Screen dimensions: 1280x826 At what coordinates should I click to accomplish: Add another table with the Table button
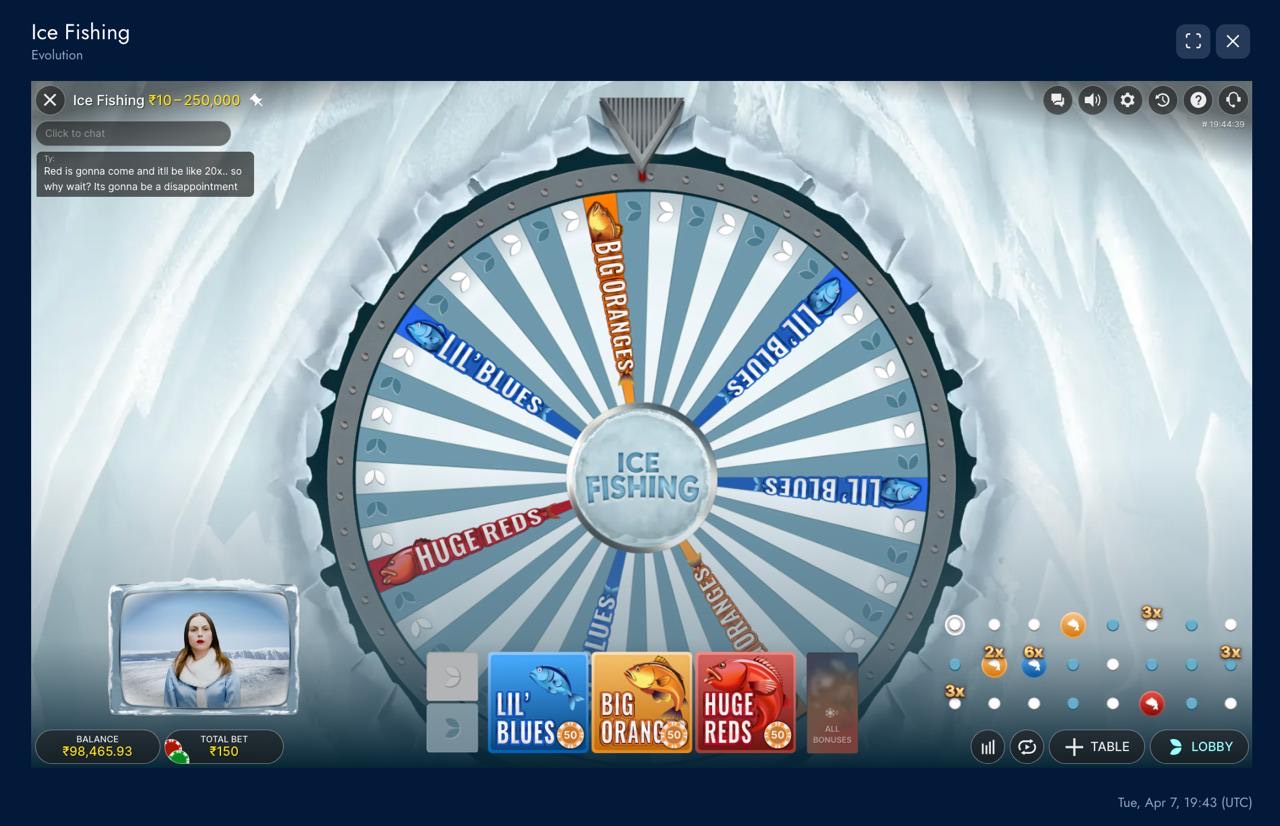click(x=1097, y=746)
